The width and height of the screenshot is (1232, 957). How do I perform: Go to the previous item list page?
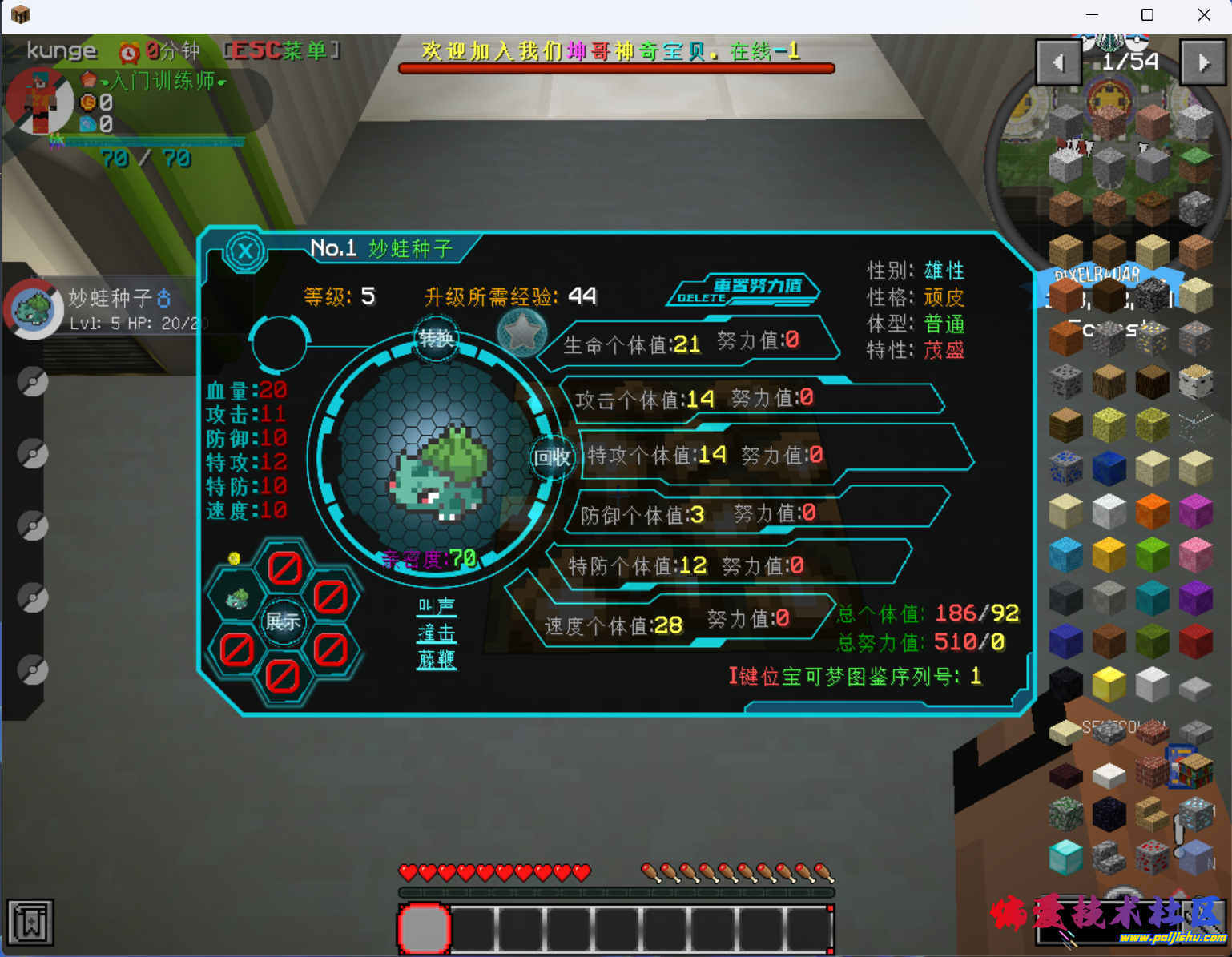1058,62
